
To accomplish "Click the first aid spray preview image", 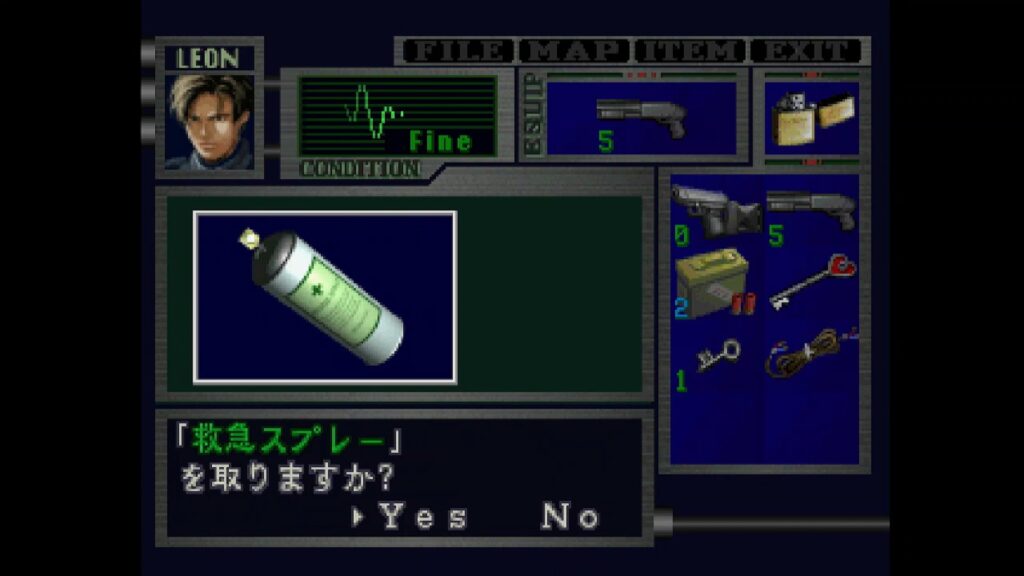I will point(325,297).
